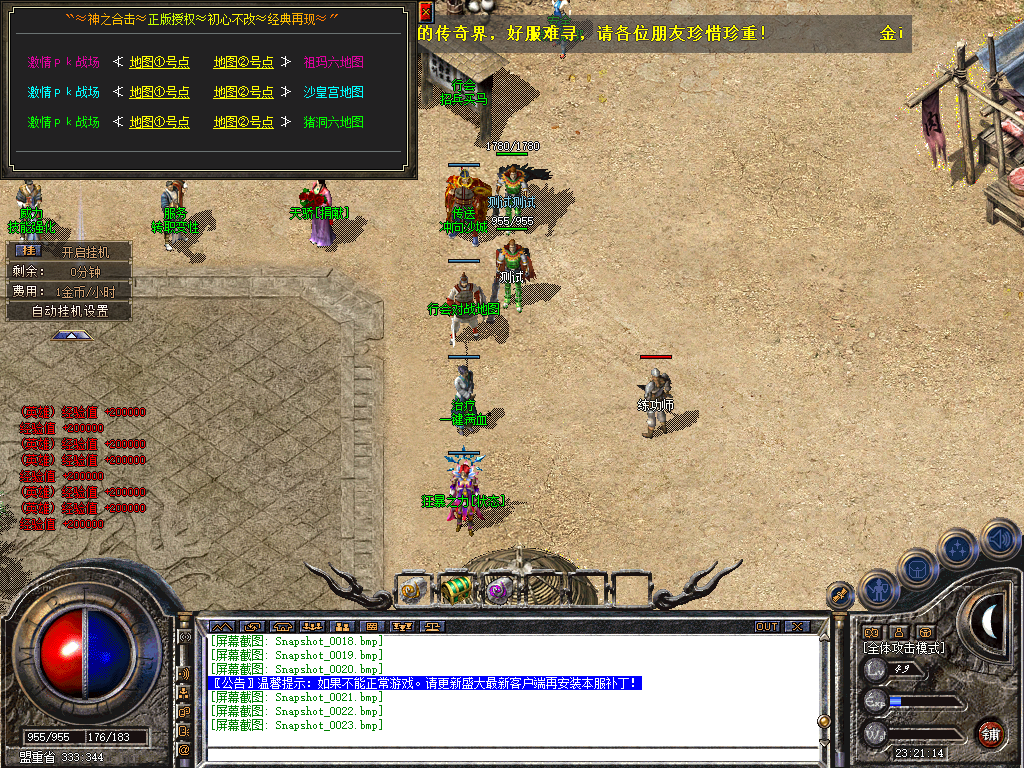Choose 祖玛六地图 map point ②
The width and height of the screenshot is (1024, 768).
point(243,62)
